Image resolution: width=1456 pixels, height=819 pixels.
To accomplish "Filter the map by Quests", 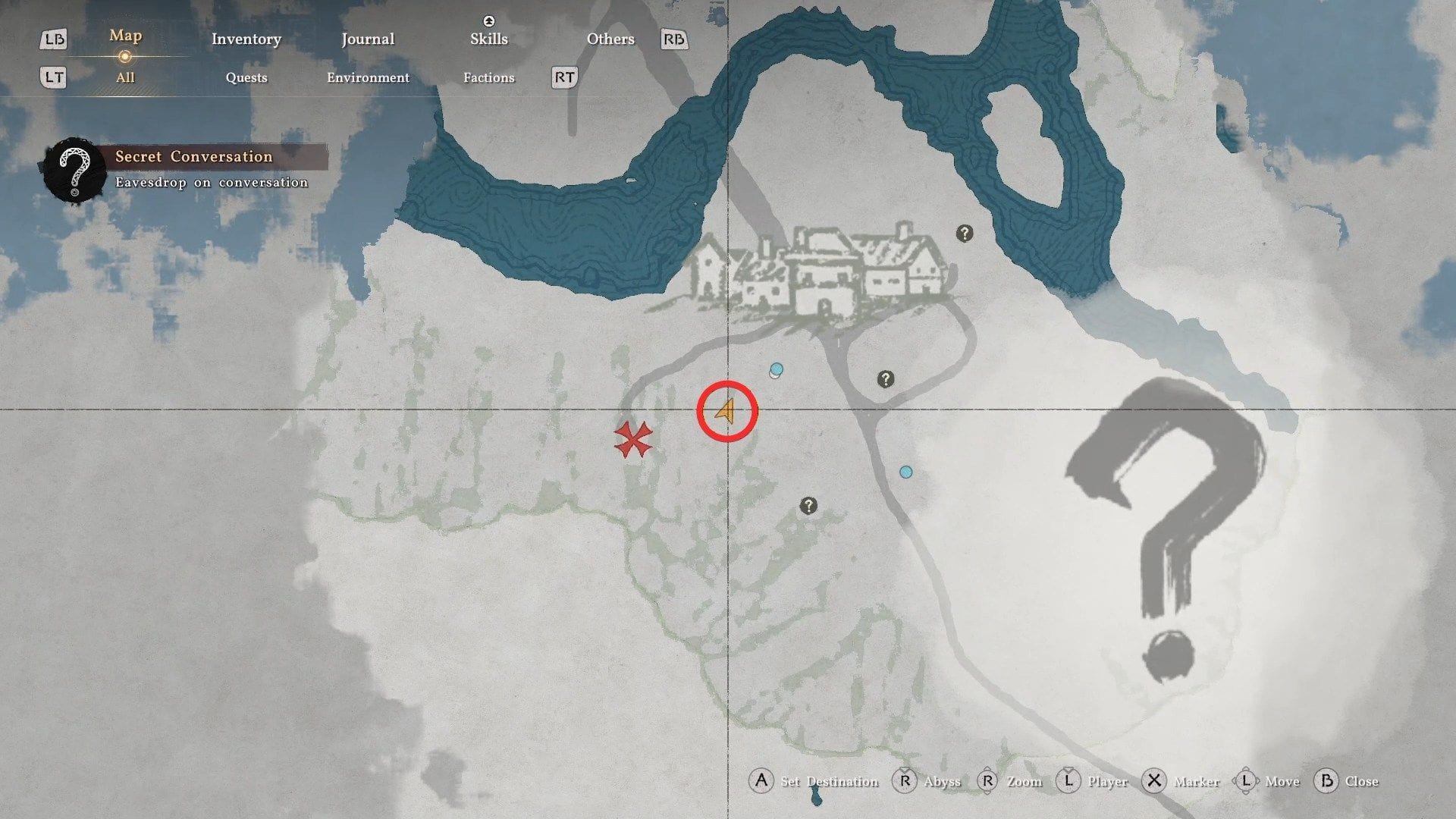I will click(x=246, y=77).
